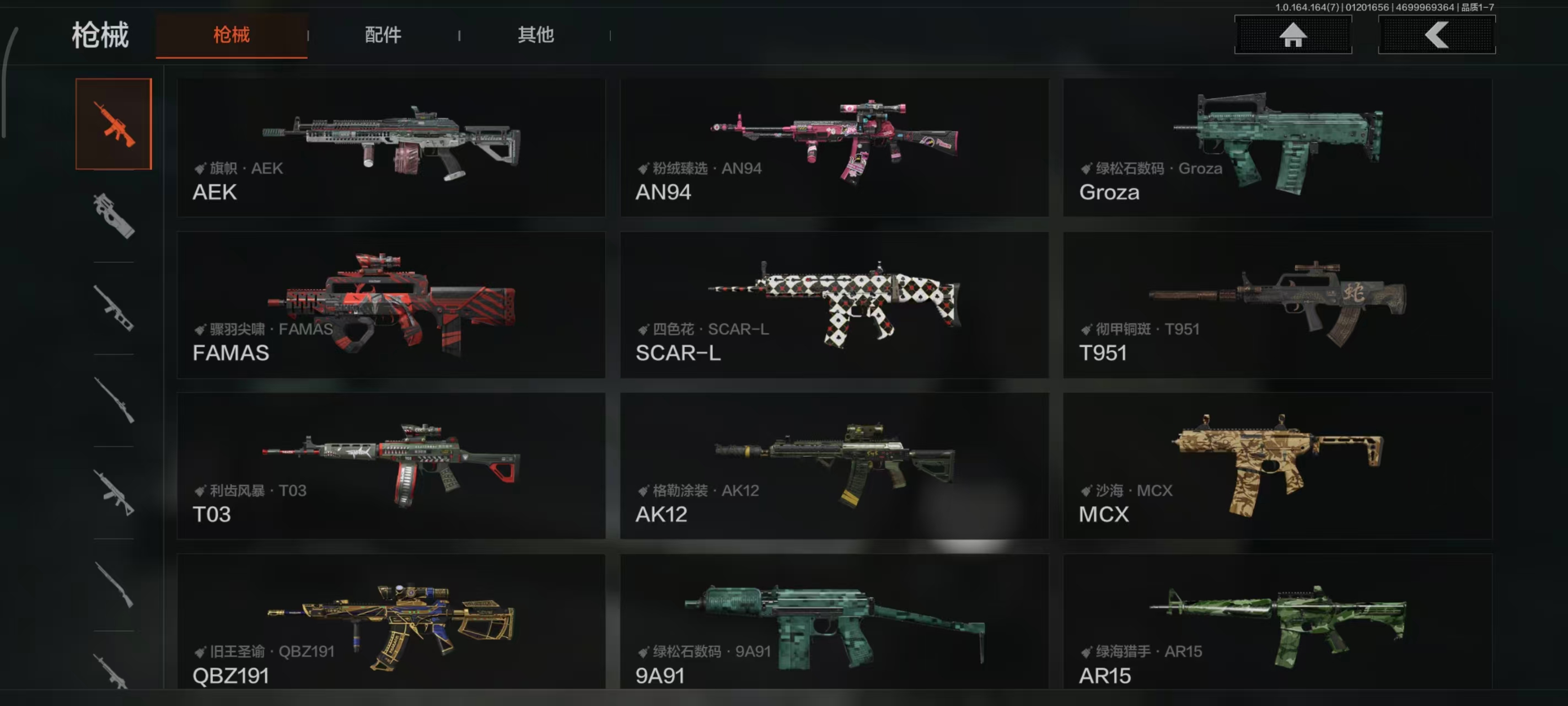
Task: Pick the SCAR-L weapon card
Action: pyautogui.click(x=834, y=304)
